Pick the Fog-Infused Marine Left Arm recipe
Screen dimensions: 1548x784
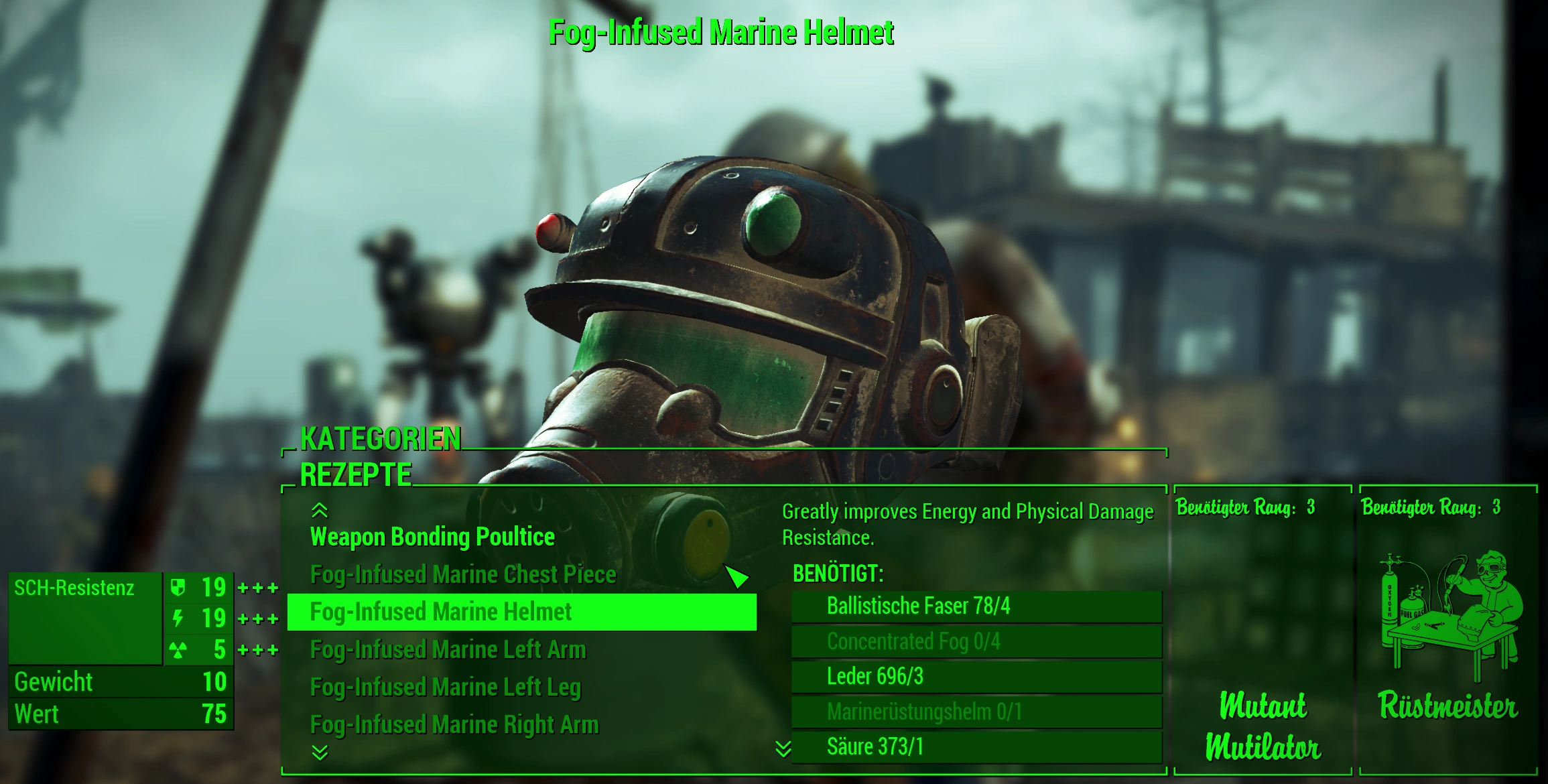click(x=448, y=650)
